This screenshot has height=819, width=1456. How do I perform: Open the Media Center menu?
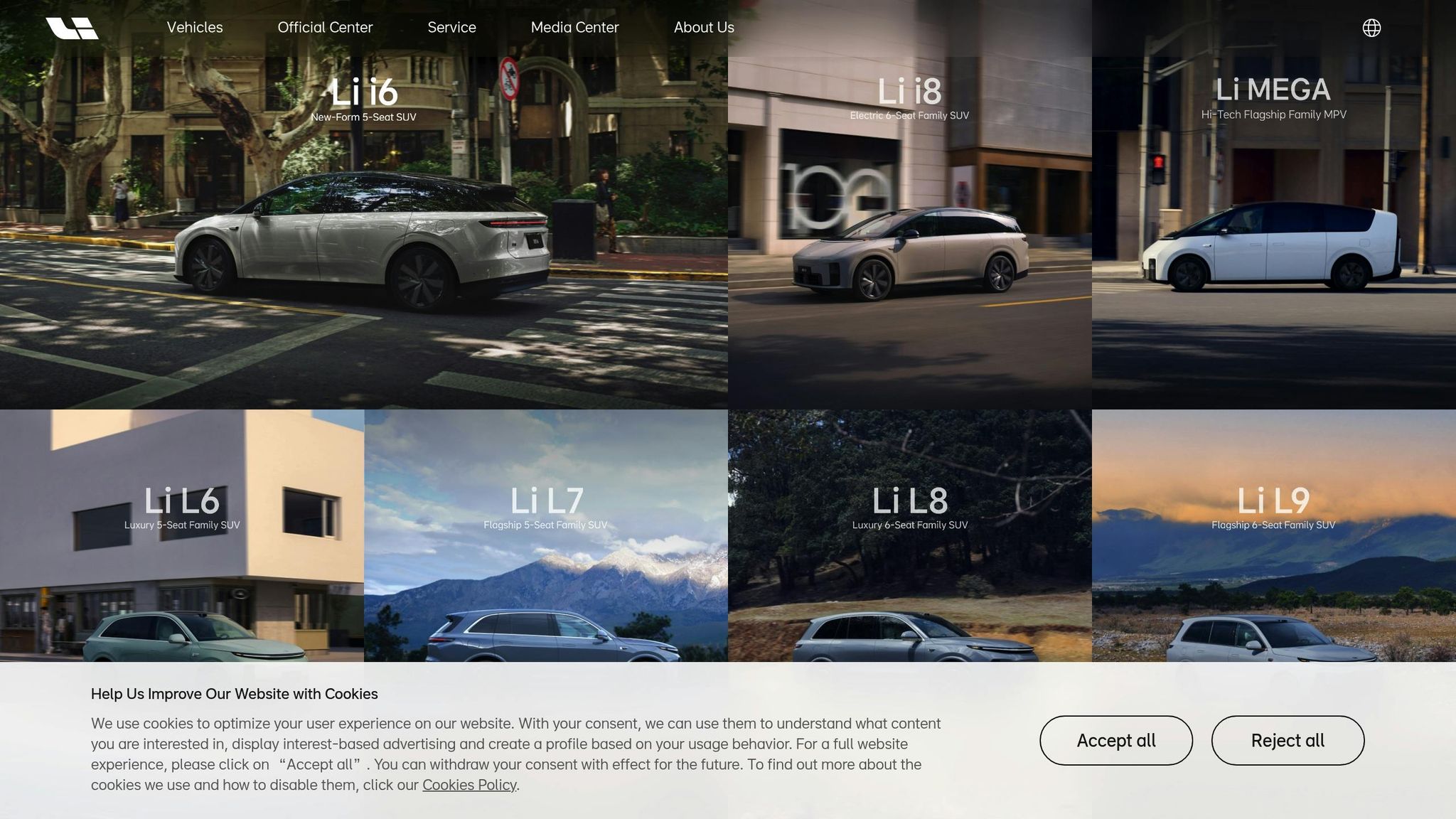point(574,28)
